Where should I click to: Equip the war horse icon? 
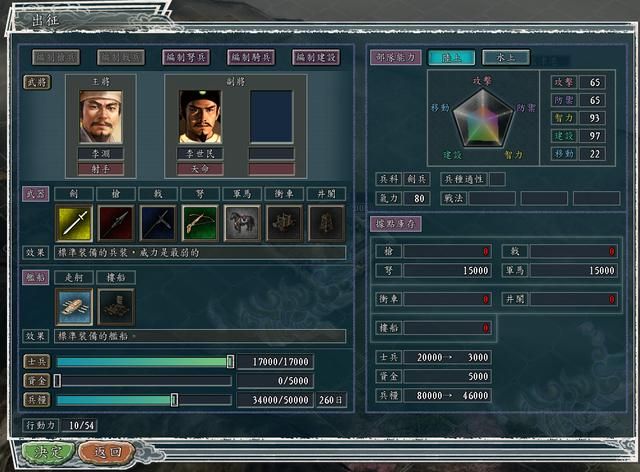[x=242, y=223]
